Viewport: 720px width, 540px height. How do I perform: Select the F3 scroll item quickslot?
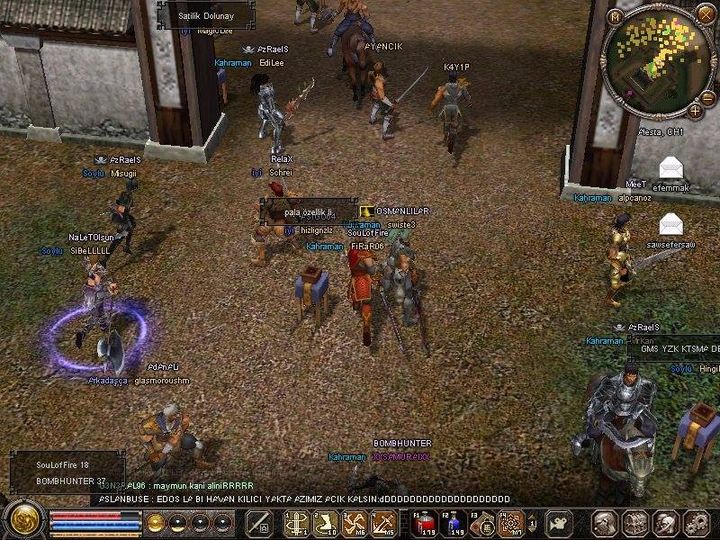point(483,523)
